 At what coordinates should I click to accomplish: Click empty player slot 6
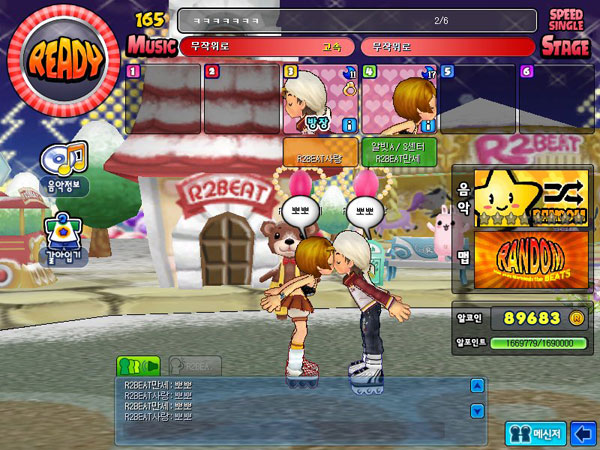click(555, 100)
